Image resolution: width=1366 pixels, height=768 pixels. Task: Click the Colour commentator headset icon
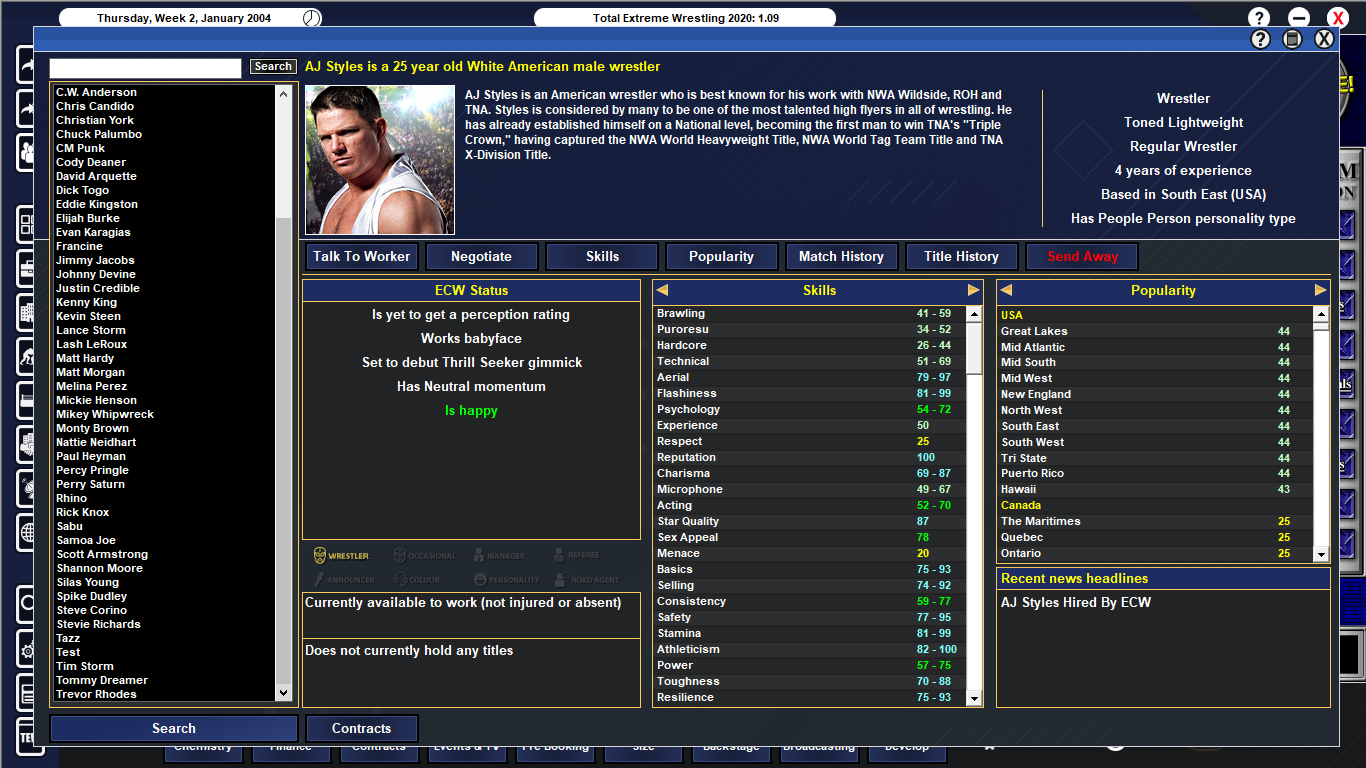[402, 578]
